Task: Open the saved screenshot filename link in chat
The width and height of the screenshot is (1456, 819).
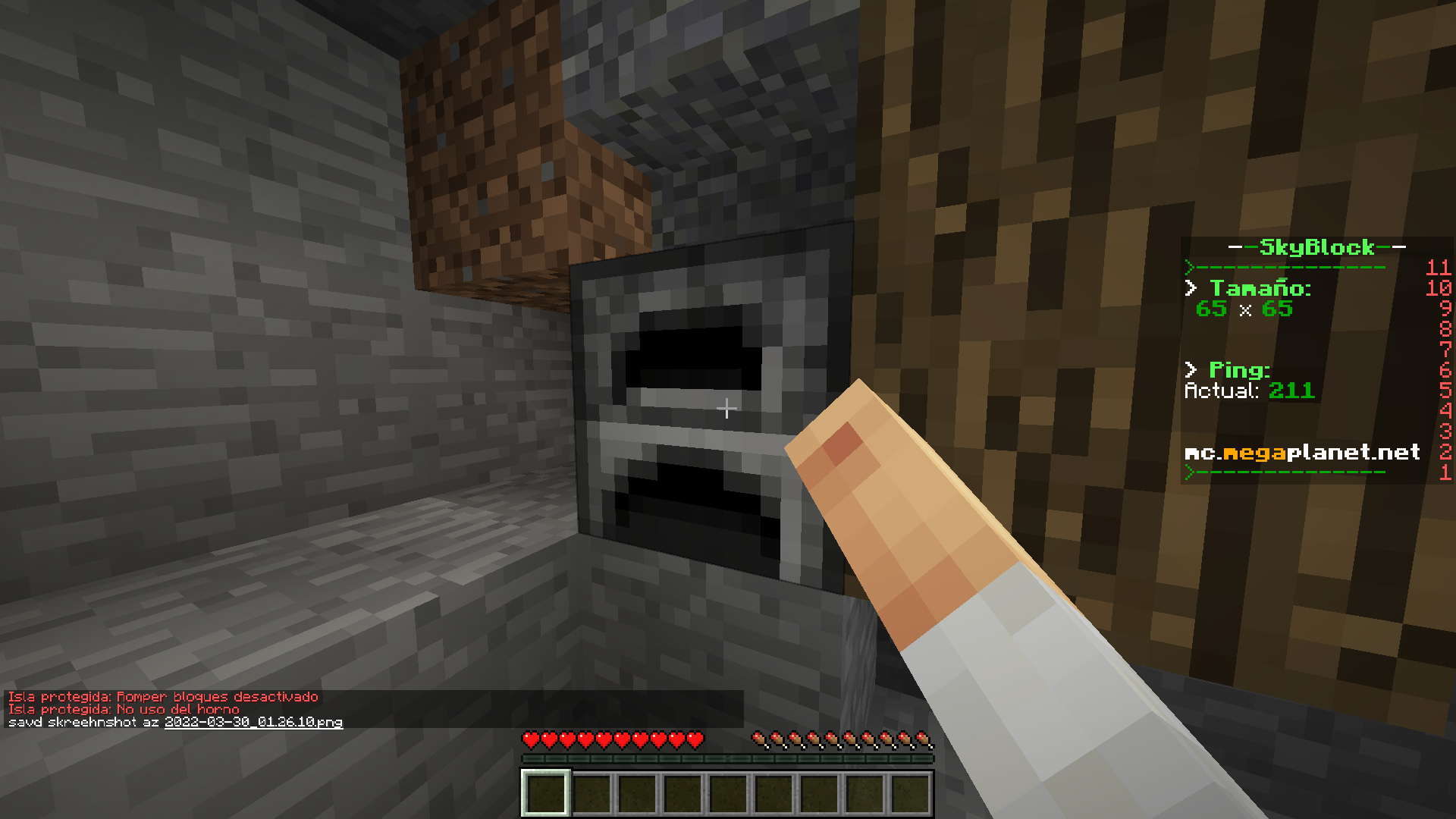Action: click(x=253, y=722)
